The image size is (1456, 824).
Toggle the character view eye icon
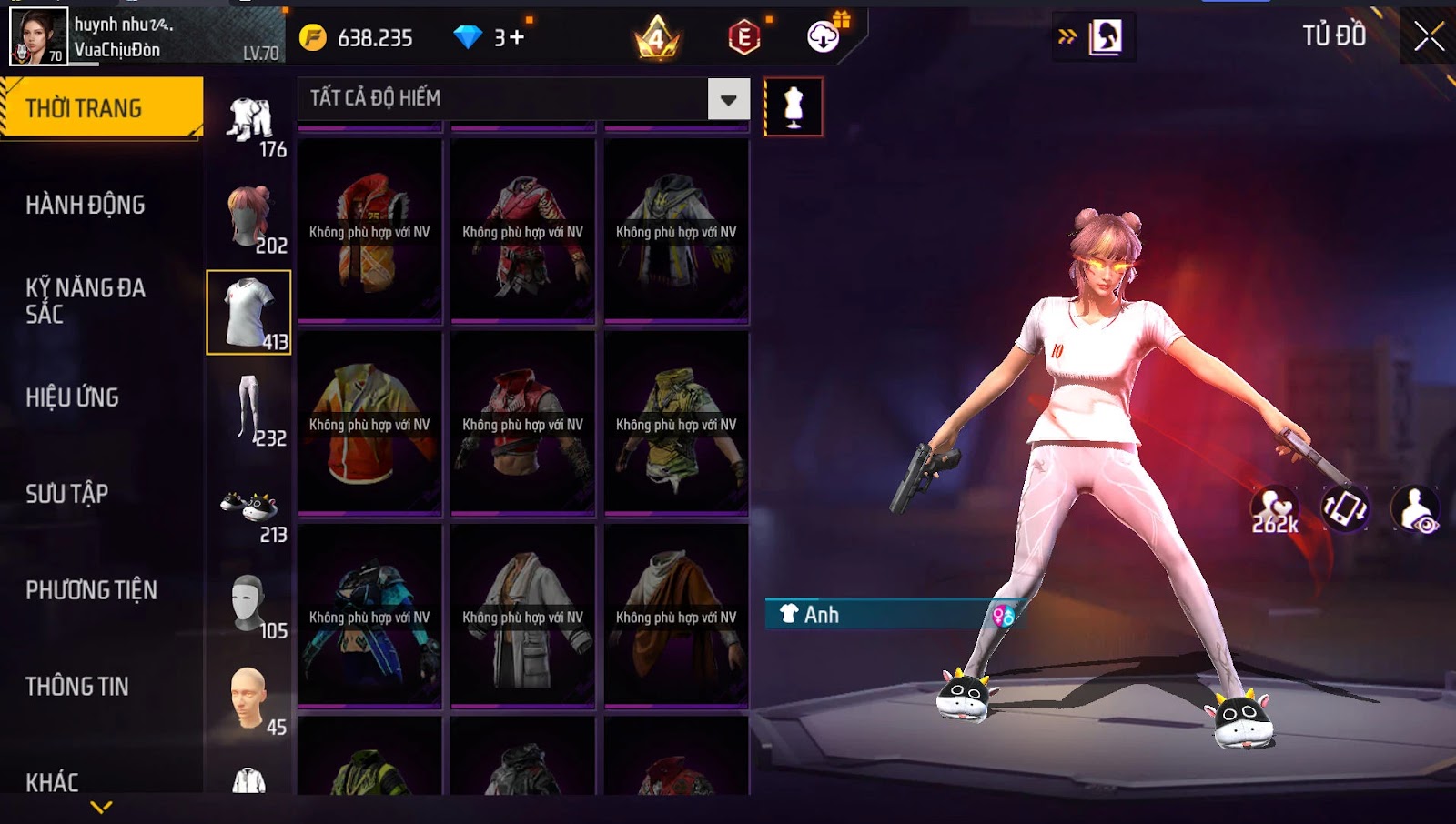[1417, 509]
